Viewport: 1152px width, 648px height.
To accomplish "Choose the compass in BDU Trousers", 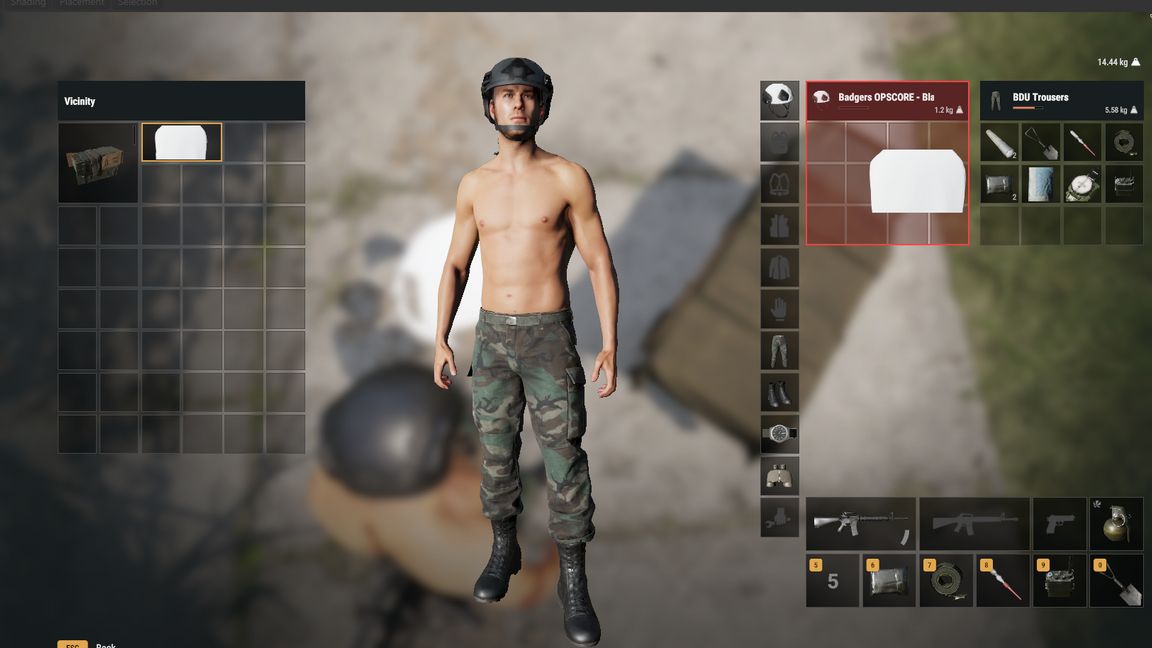I will coord(1082,184).
